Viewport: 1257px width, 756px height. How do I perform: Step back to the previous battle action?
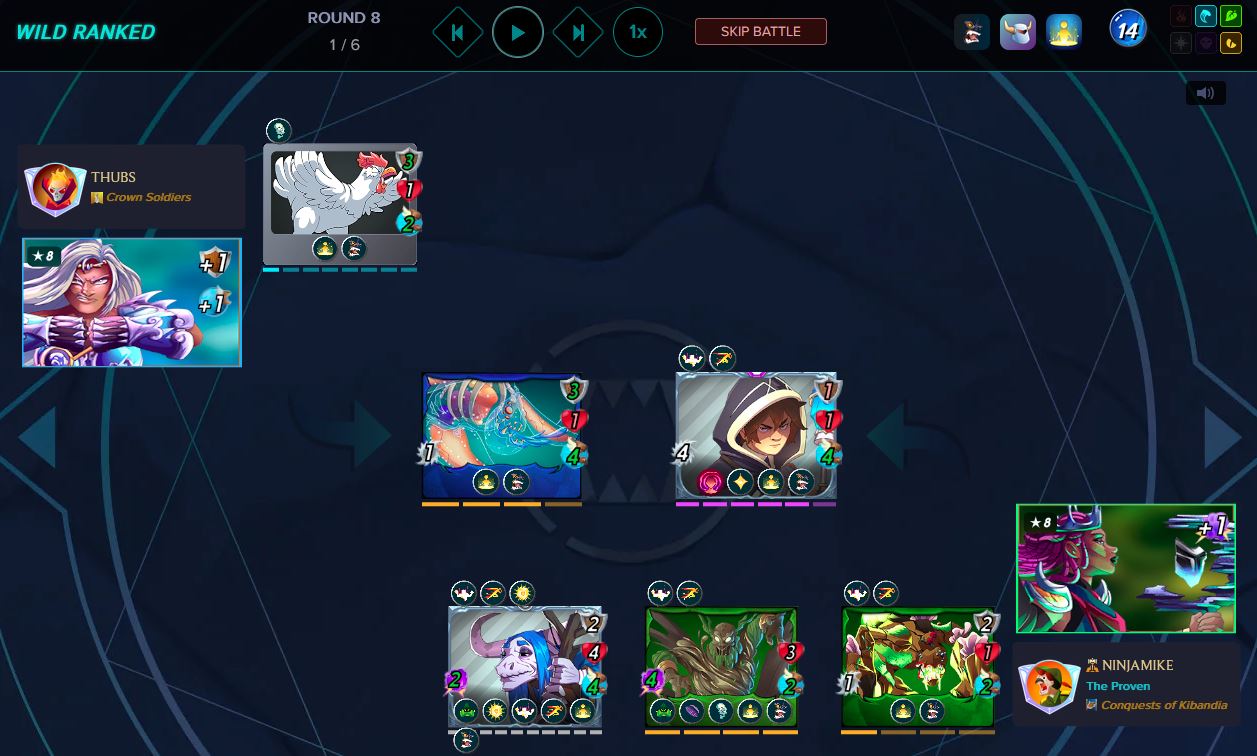click(457, 32)
